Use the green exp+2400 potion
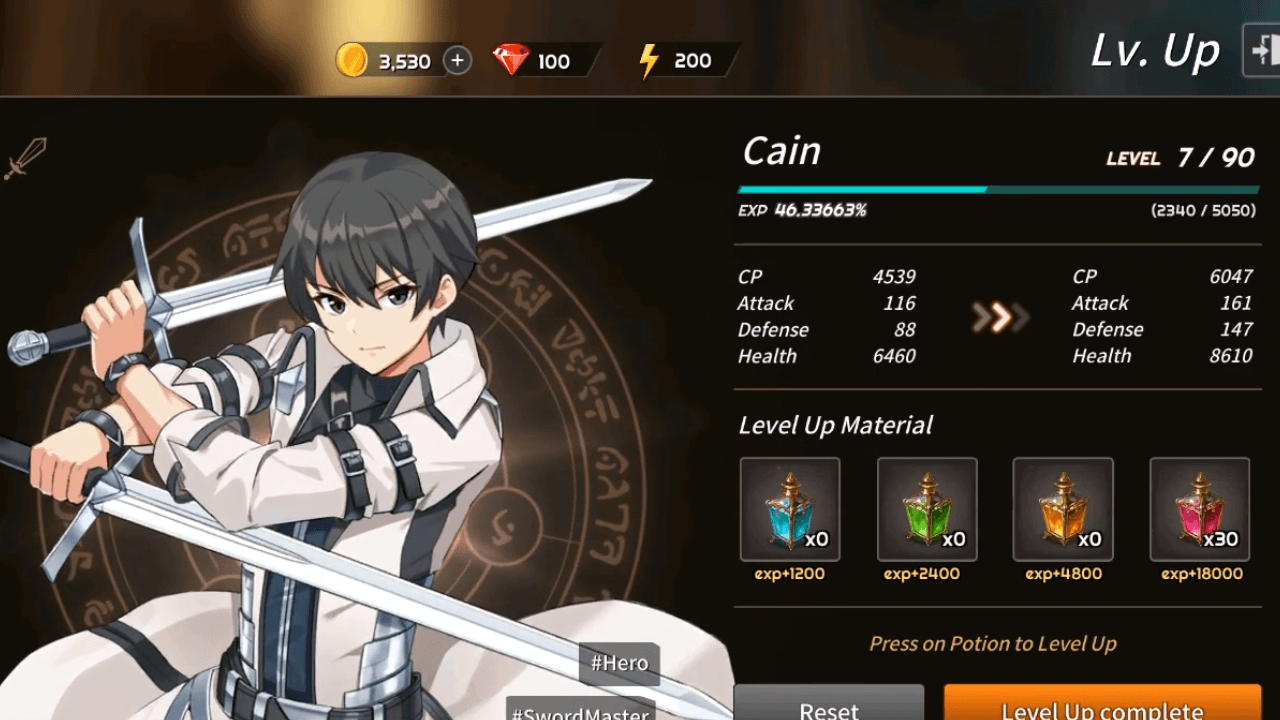Image resolution: width=1280 pixels, height=720 pixels. [927, 509]
